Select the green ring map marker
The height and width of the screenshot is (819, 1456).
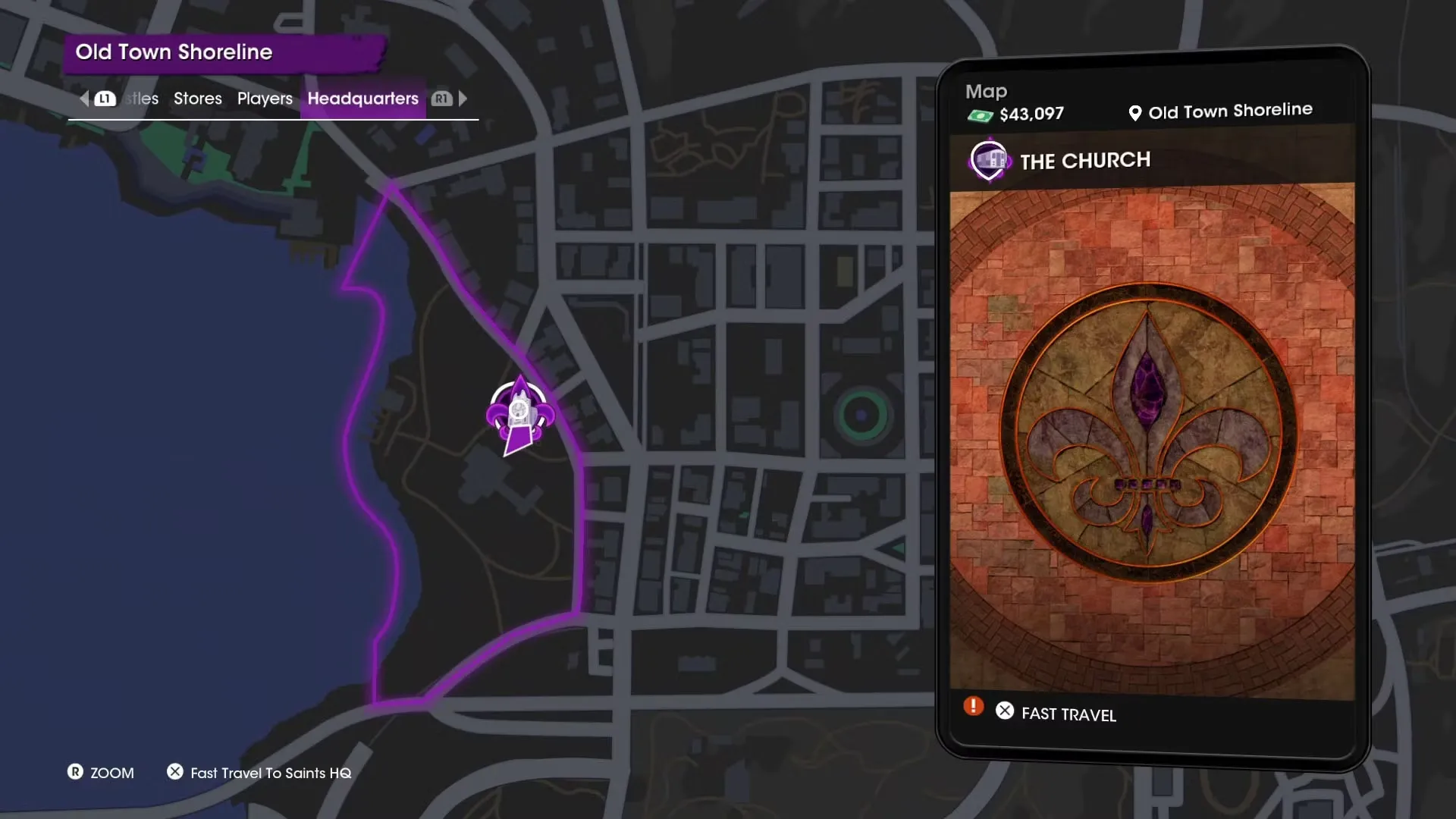click(x=861, y=415)
